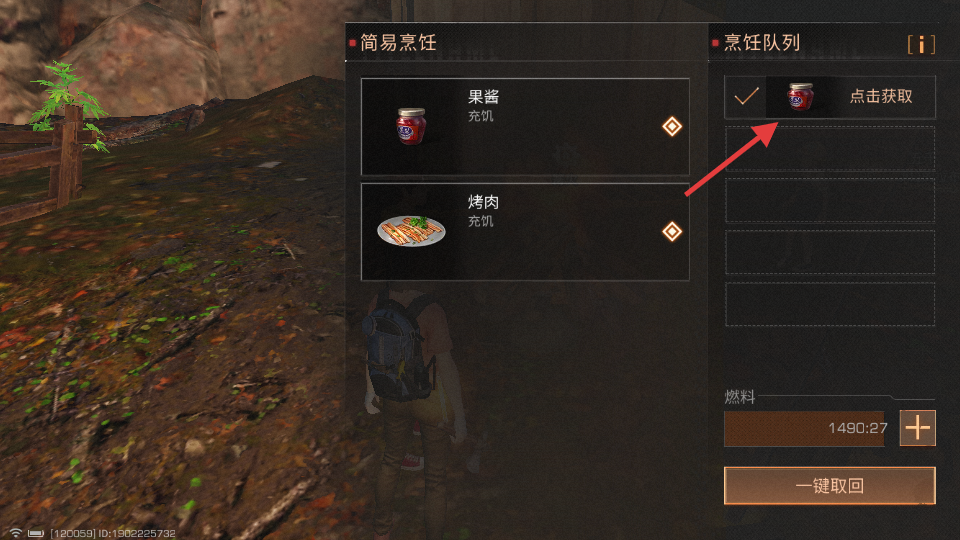The image size is (960, 540).
Task: Click the 一键取回 retrieve-all button
Action: pyautogui.click(x=829, y=486)
